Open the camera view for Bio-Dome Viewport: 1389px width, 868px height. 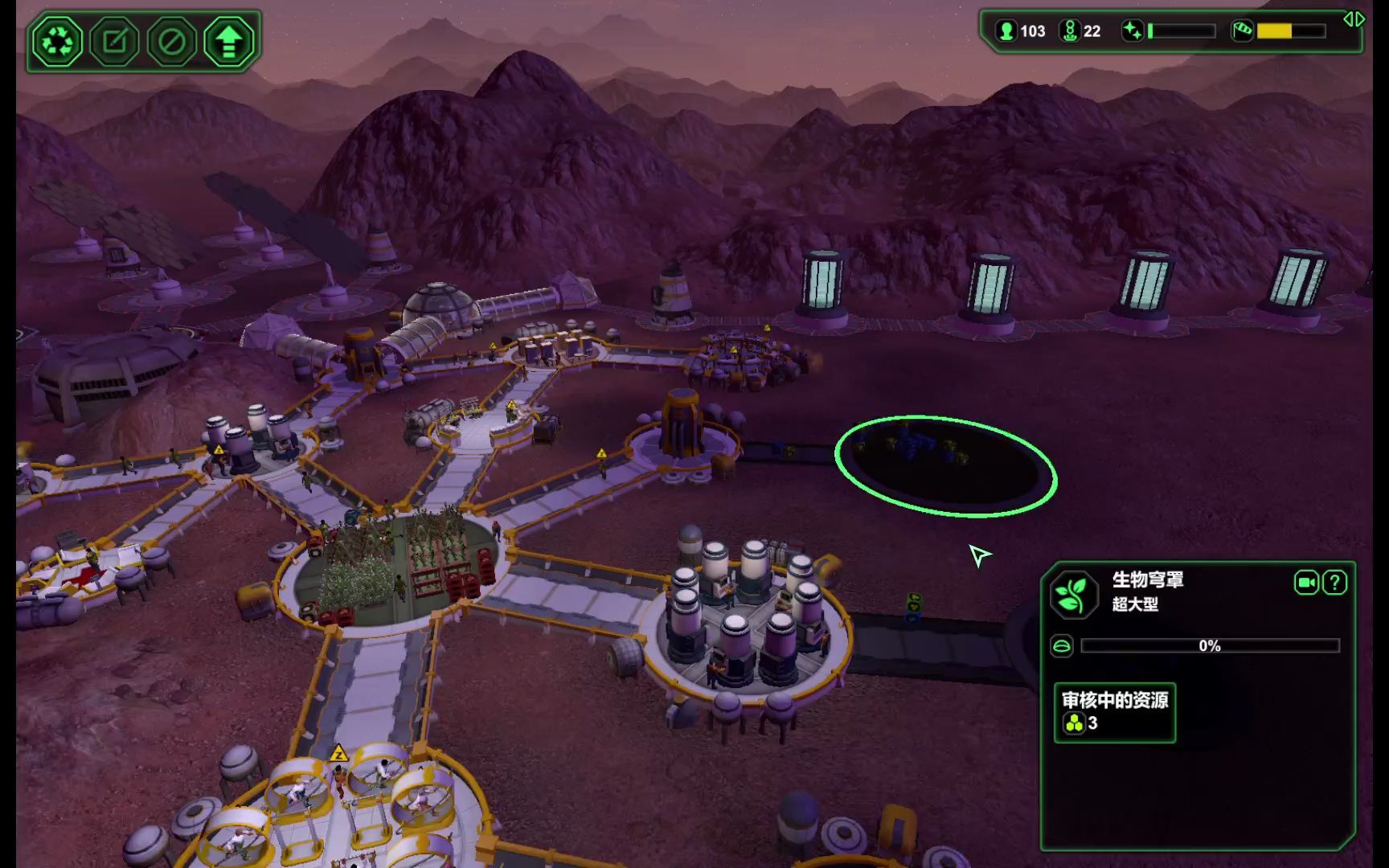[1306, 583]
